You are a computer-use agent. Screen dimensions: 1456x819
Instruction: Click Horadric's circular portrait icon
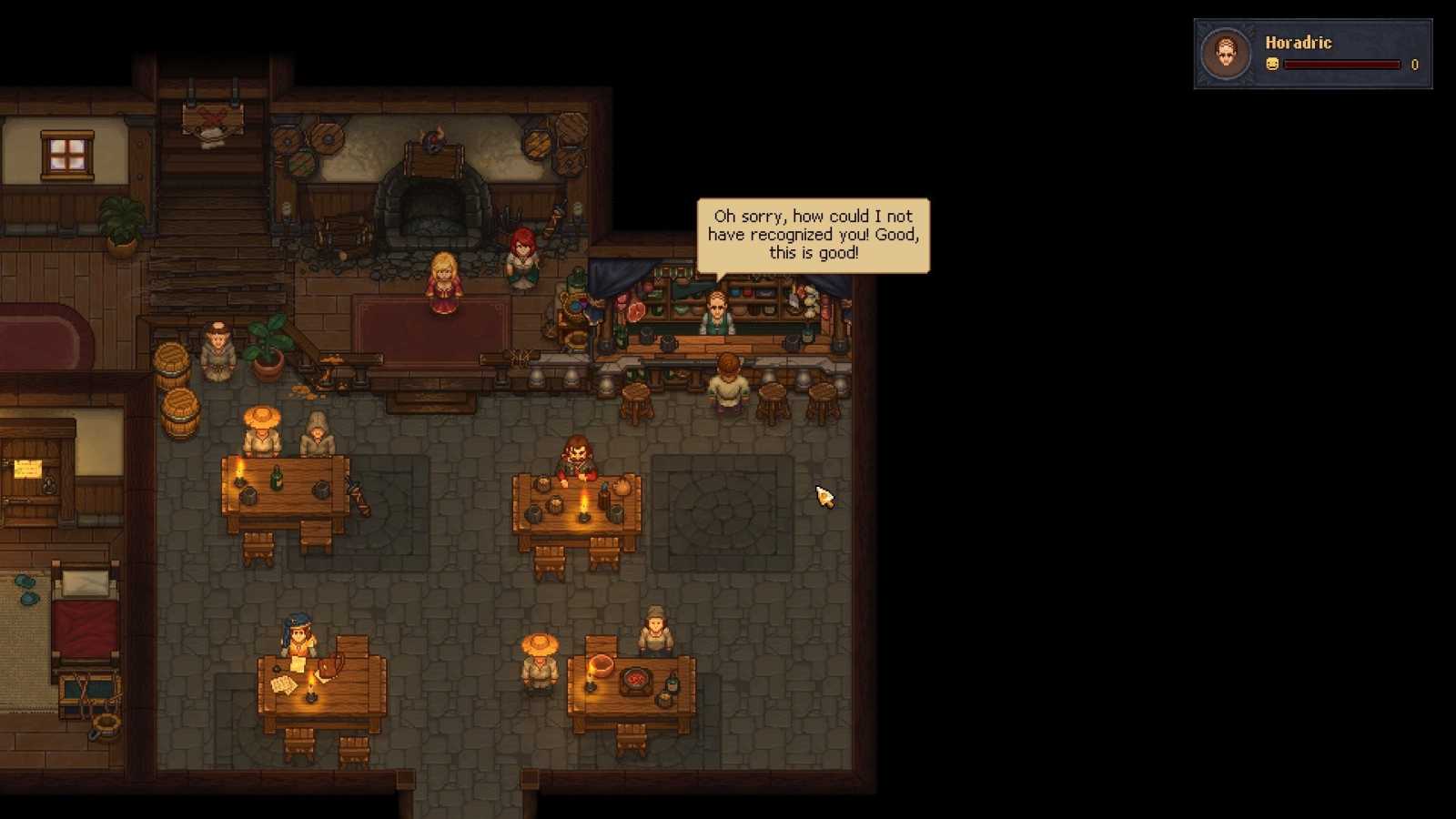pyautogui.click(x=1226, y=53)
